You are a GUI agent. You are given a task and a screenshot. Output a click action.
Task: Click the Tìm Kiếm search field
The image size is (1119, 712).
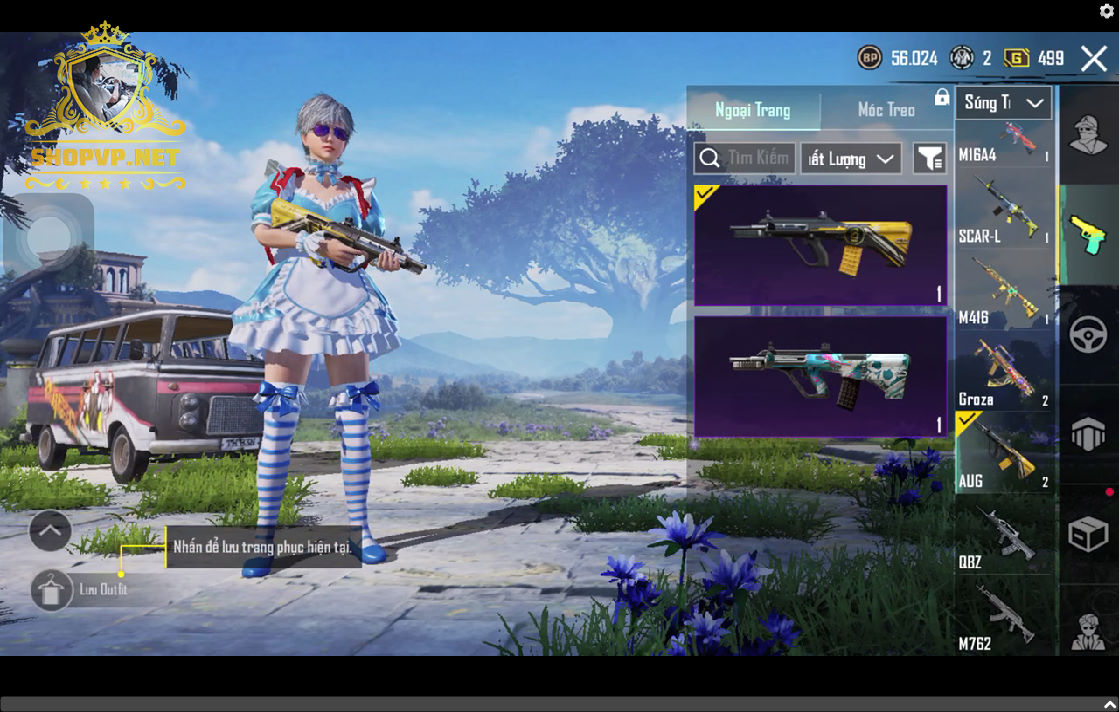click(x=745, y=158)
